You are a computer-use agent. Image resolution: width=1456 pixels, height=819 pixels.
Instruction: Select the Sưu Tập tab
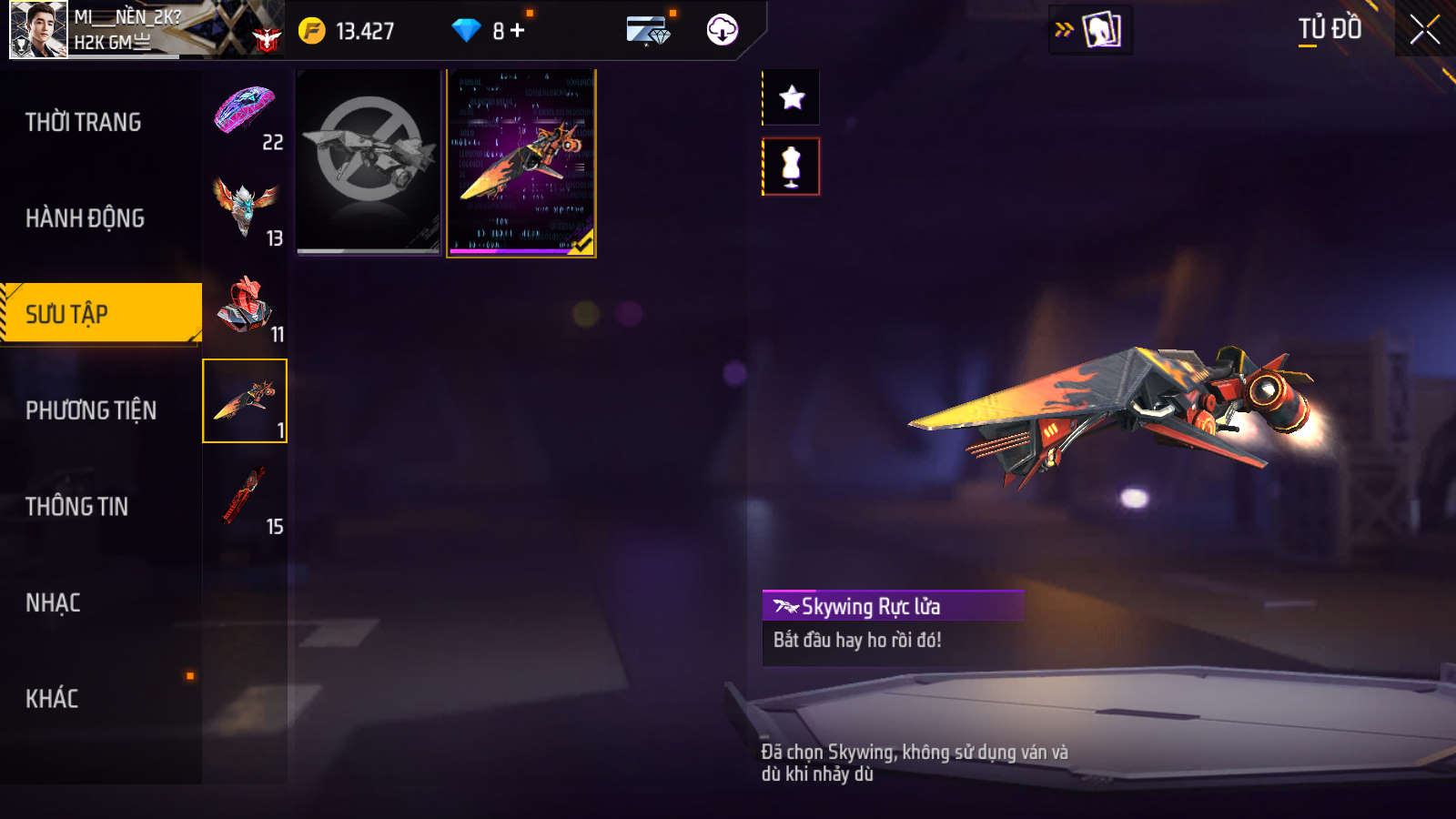point(100,314)
